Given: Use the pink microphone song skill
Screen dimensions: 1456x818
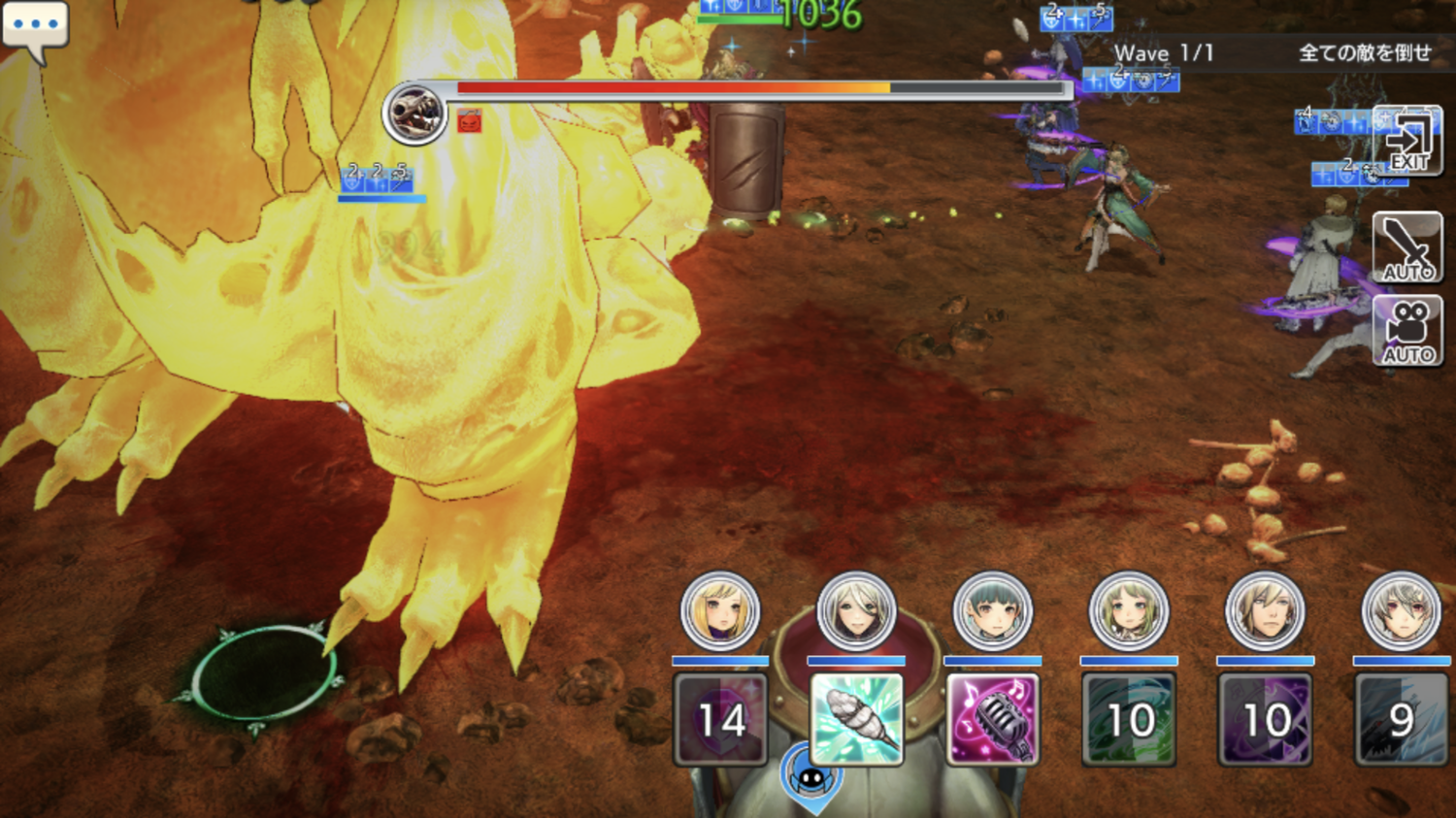Looking at the screenshot, I should [x=992, y=719].
